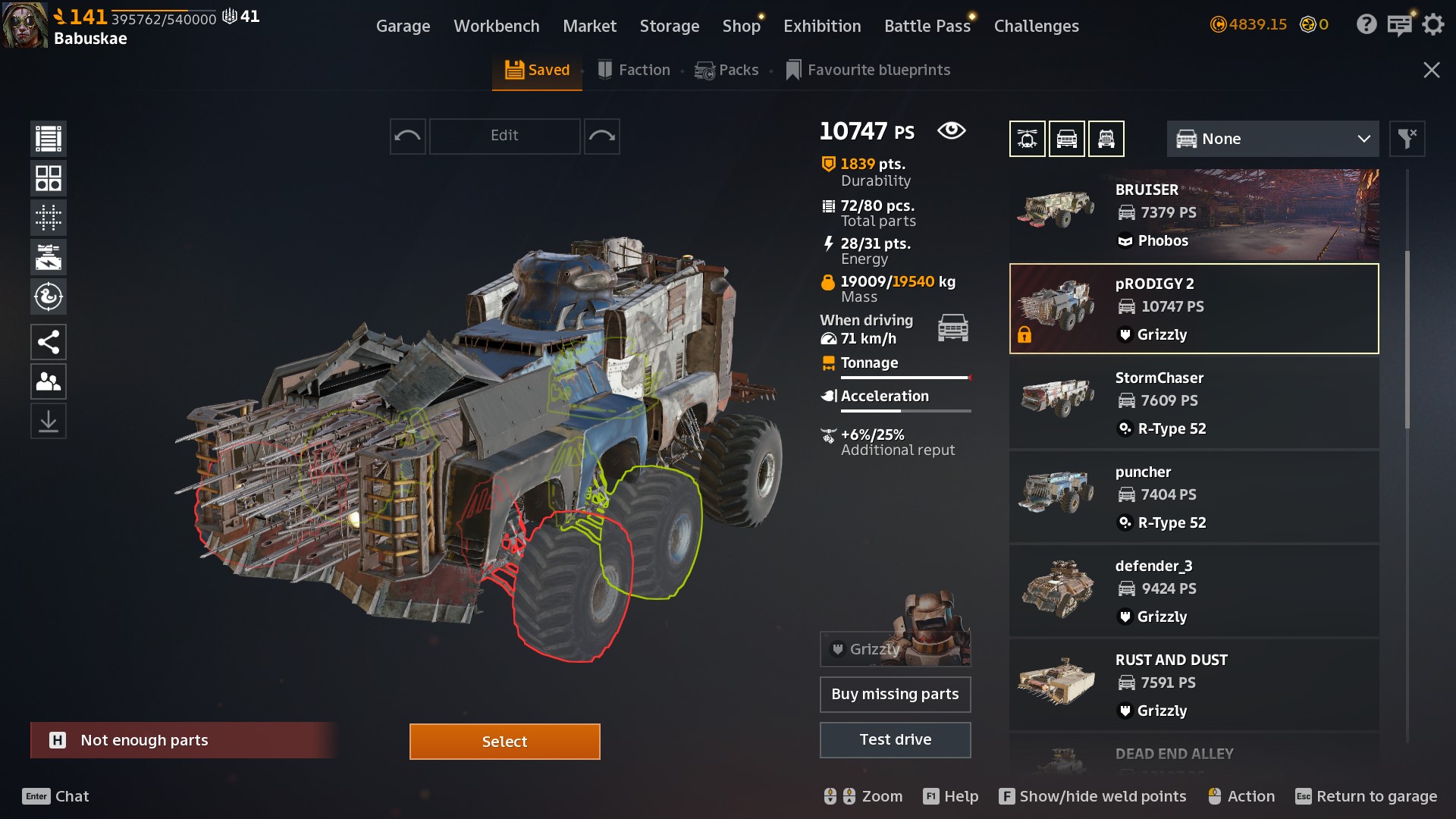Click the share icon on the left sidebar
1456x819 pixels.
coord(49,342)
